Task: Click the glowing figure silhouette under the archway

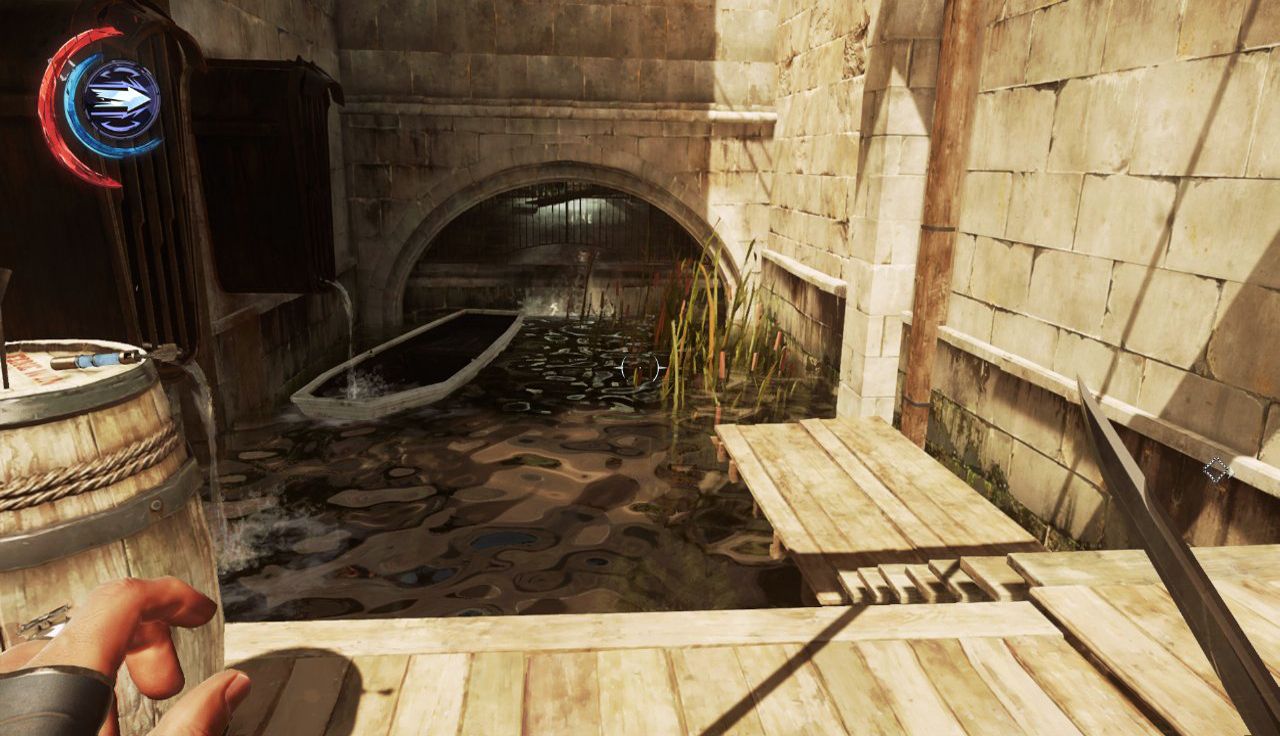Action: click(x=553, y=307)
